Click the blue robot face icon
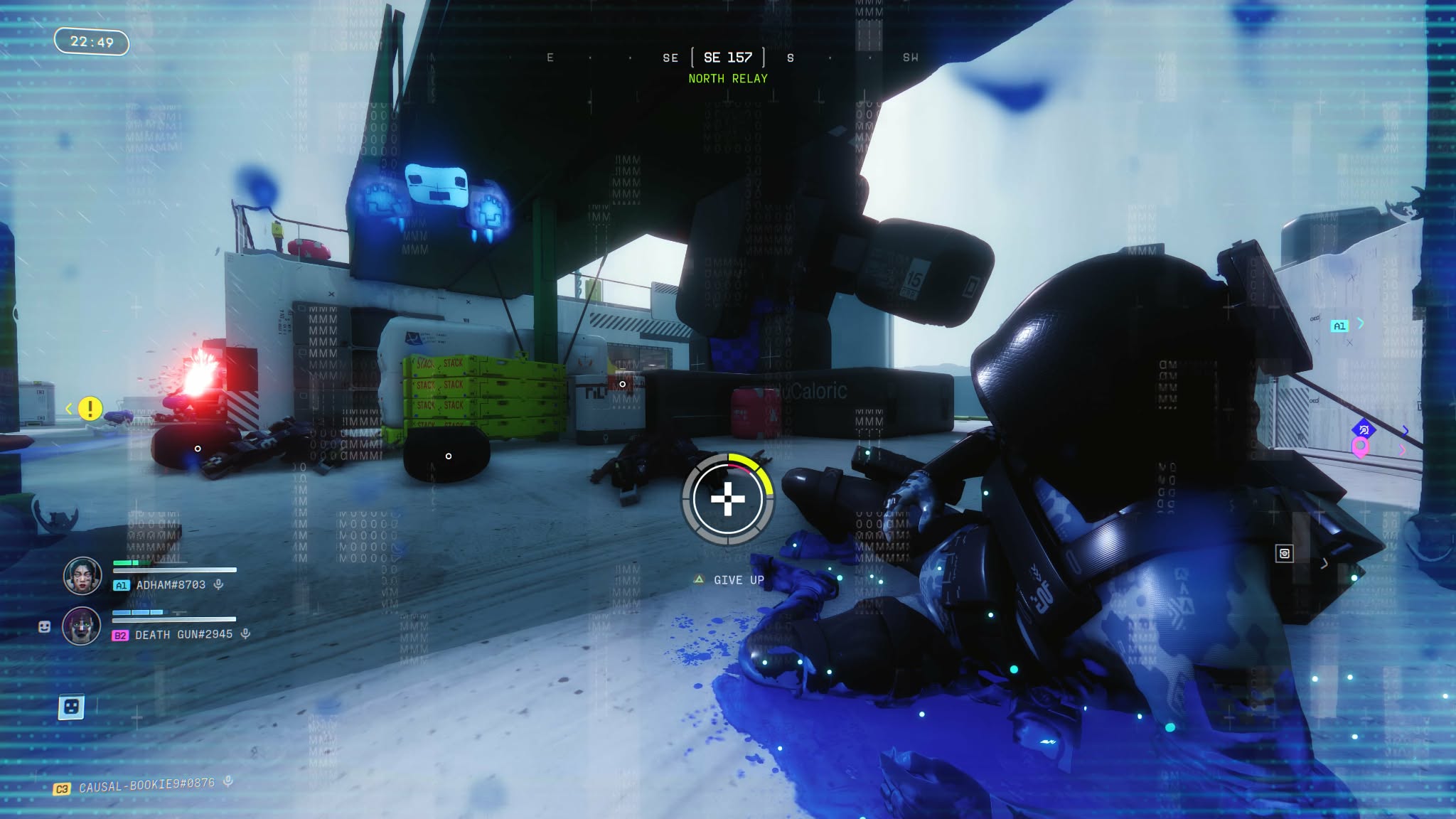This screenshot has width=1456, height=819. [71, 707]
